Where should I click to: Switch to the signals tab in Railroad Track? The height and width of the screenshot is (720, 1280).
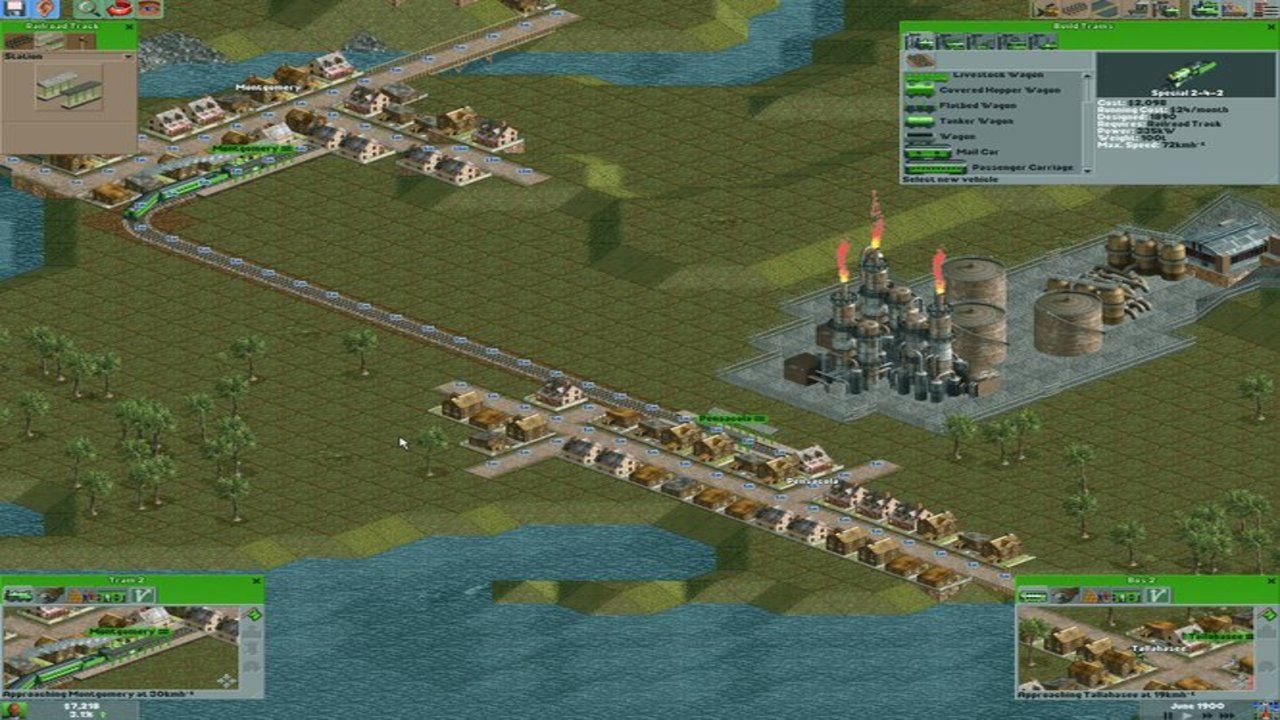coord(80,42)
